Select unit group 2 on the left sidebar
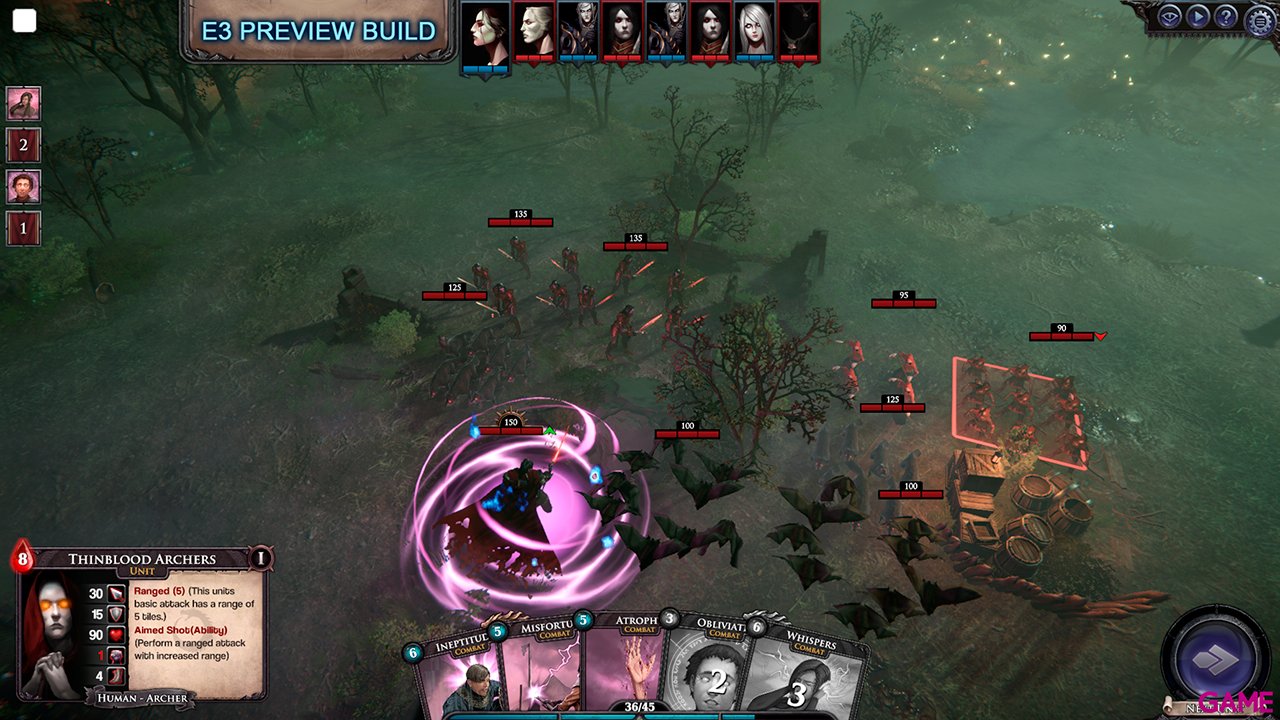This screenshot has height=720, width=1280. (23, 145)
